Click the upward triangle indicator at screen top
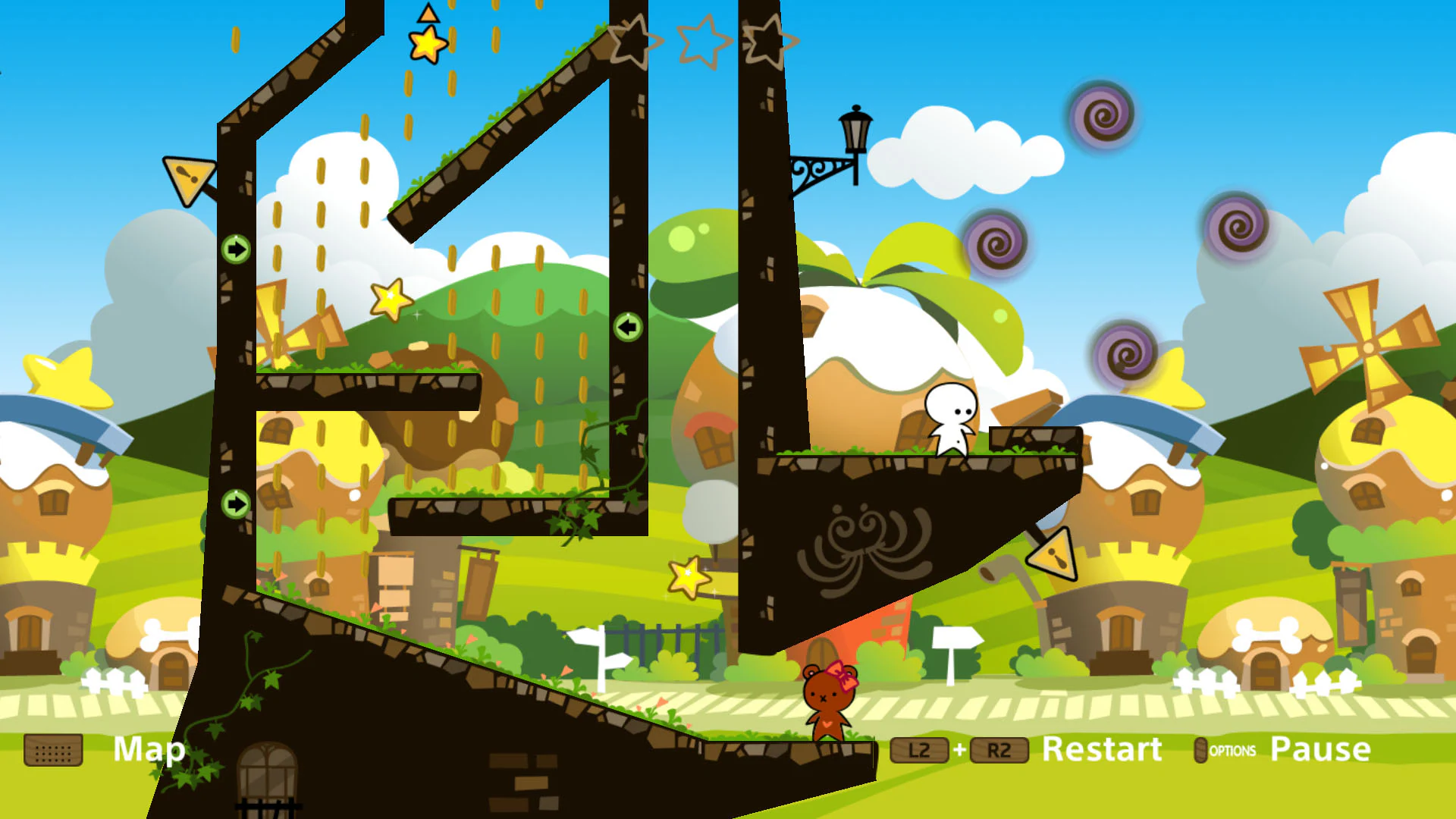The width and height of the screenshot is (1456, 819). point(427,12)
